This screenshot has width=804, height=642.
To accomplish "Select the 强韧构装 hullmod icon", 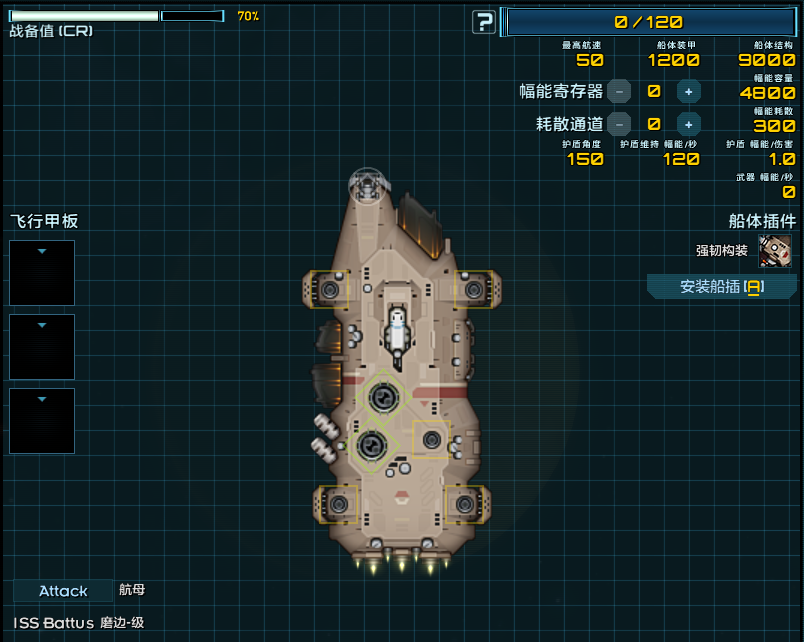I will point(775,251).
